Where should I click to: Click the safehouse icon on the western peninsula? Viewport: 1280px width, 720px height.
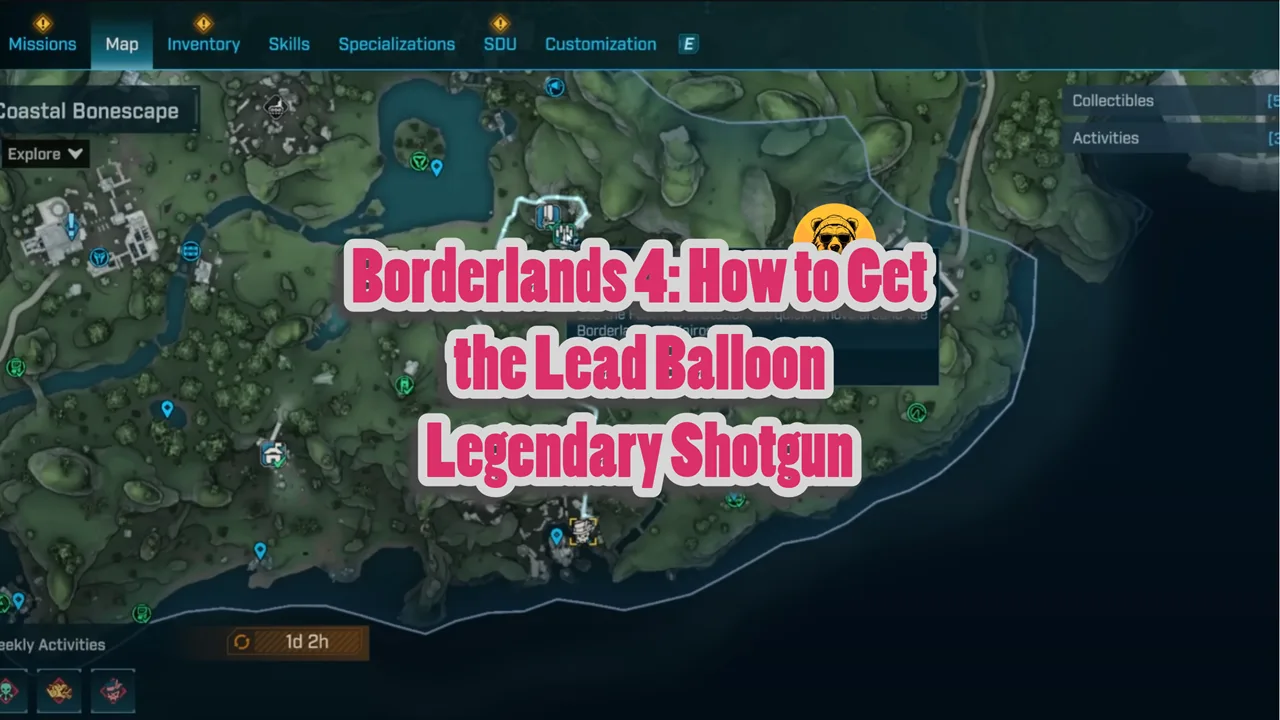(x=273, y=455)
